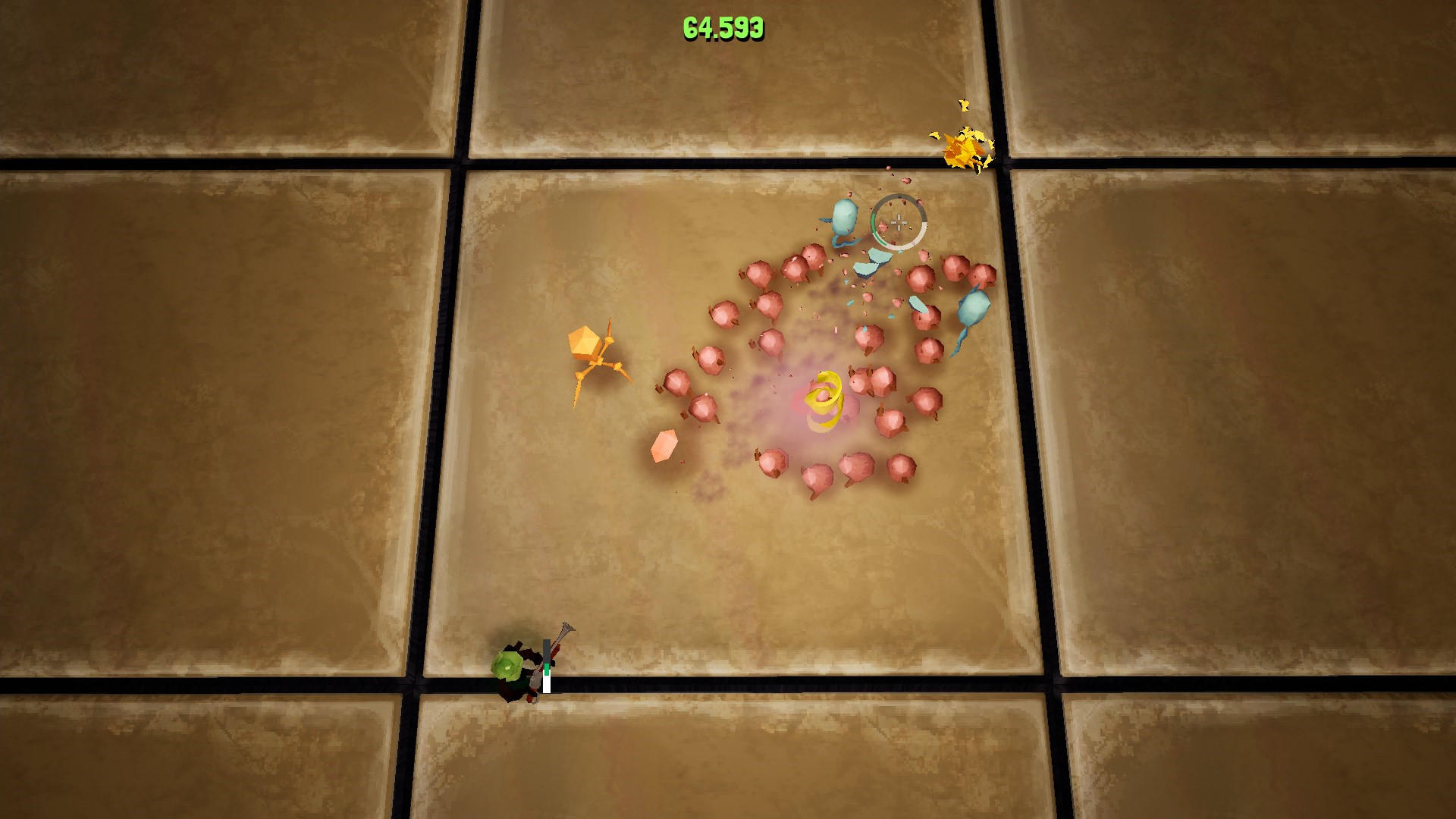
Task: Click the blue bacterium on the swarm's right edge
Action: [x=972, y=307]
